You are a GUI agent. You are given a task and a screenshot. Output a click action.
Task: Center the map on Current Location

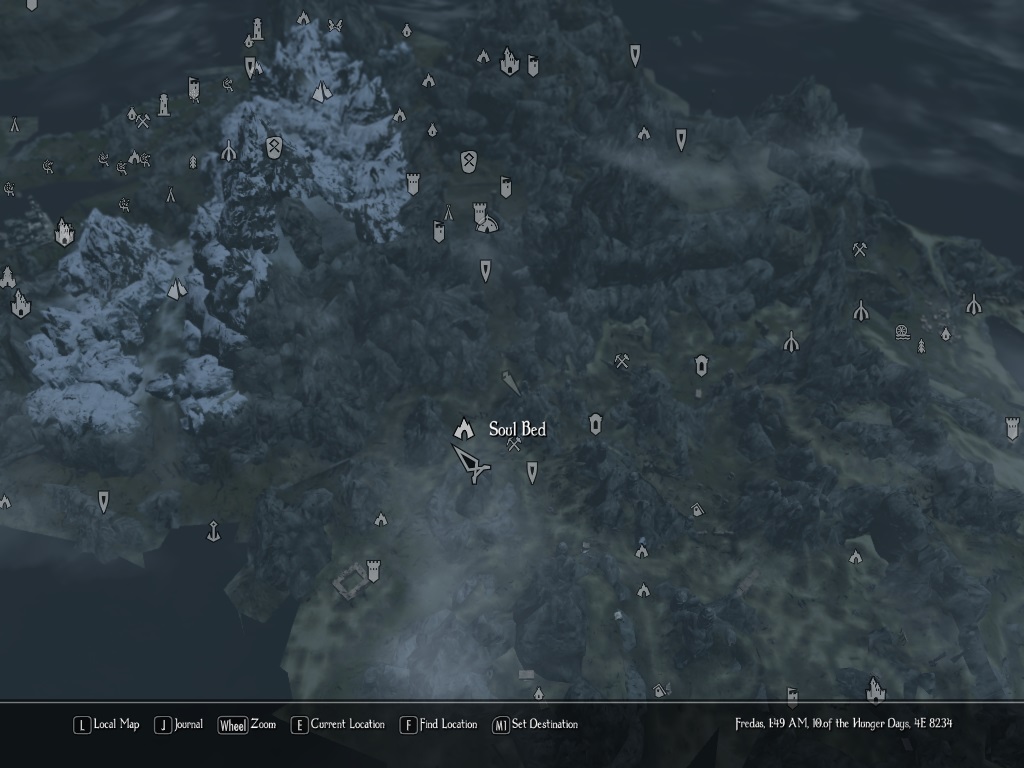click(x=337, y=725)
